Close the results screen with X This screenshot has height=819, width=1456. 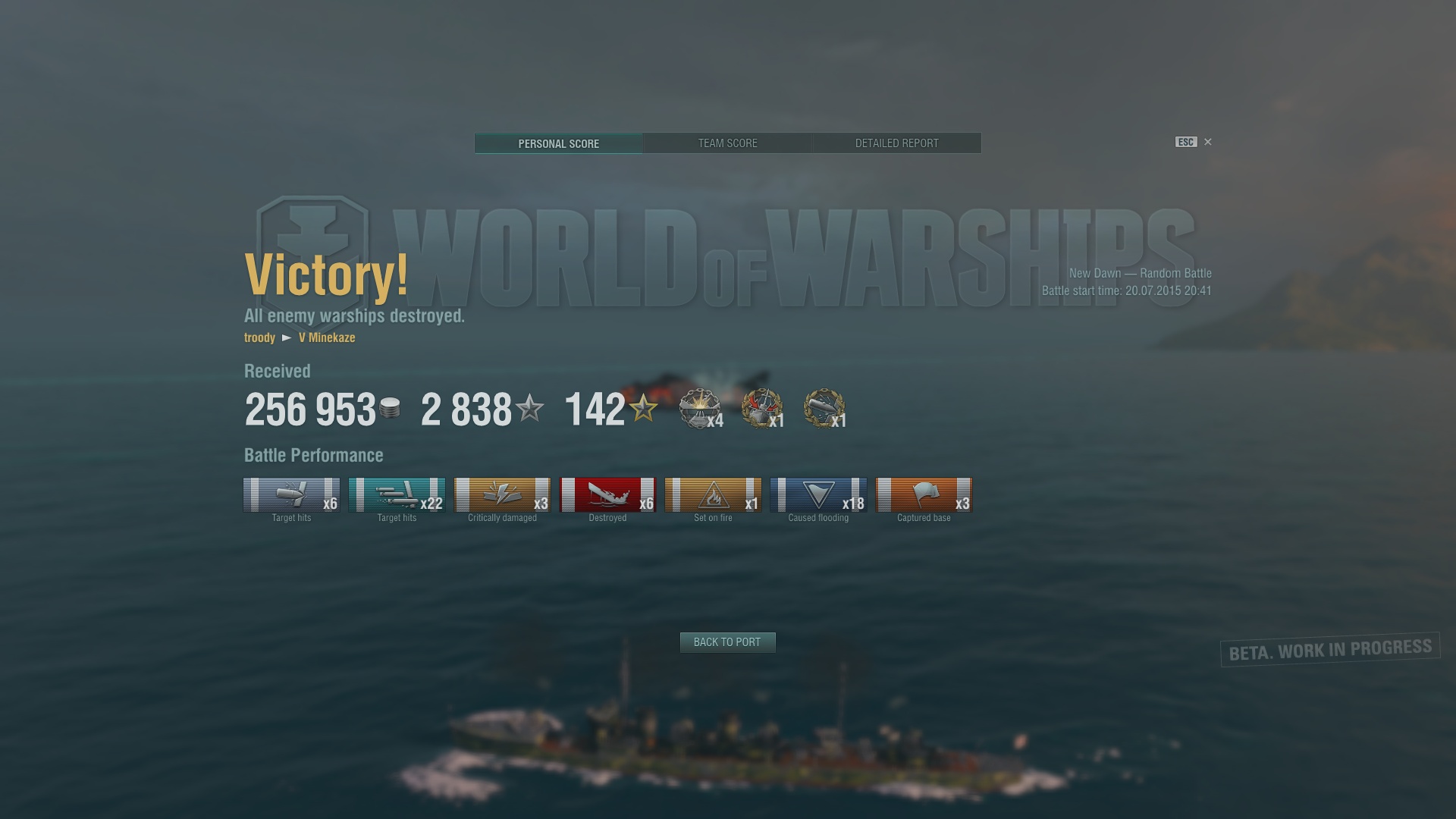pos(1208,142)
